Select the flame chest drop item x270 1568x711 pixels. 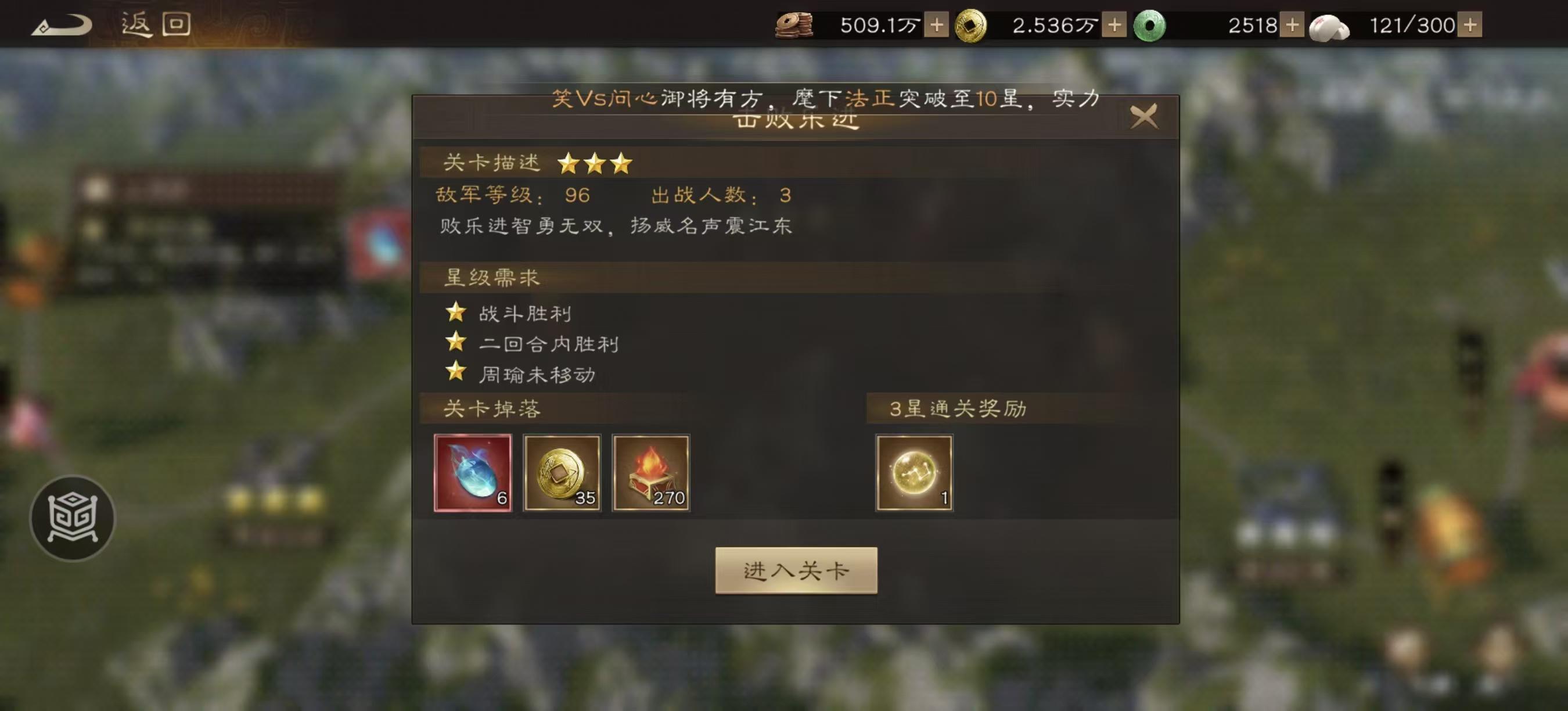coord(652,473)
